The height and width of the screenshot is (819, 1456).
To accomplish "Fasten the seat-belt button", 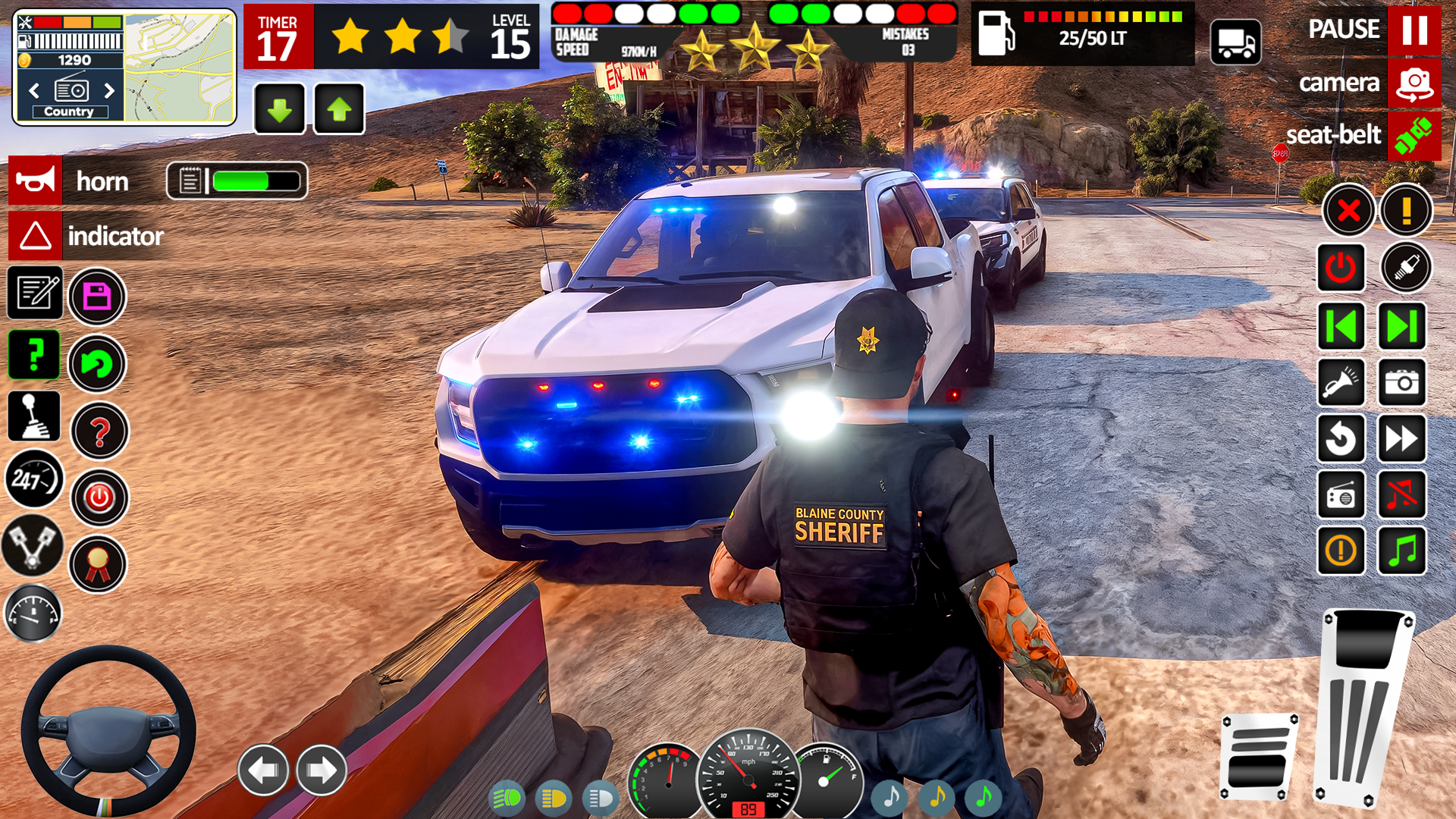I will click(x=1414, y=135).
